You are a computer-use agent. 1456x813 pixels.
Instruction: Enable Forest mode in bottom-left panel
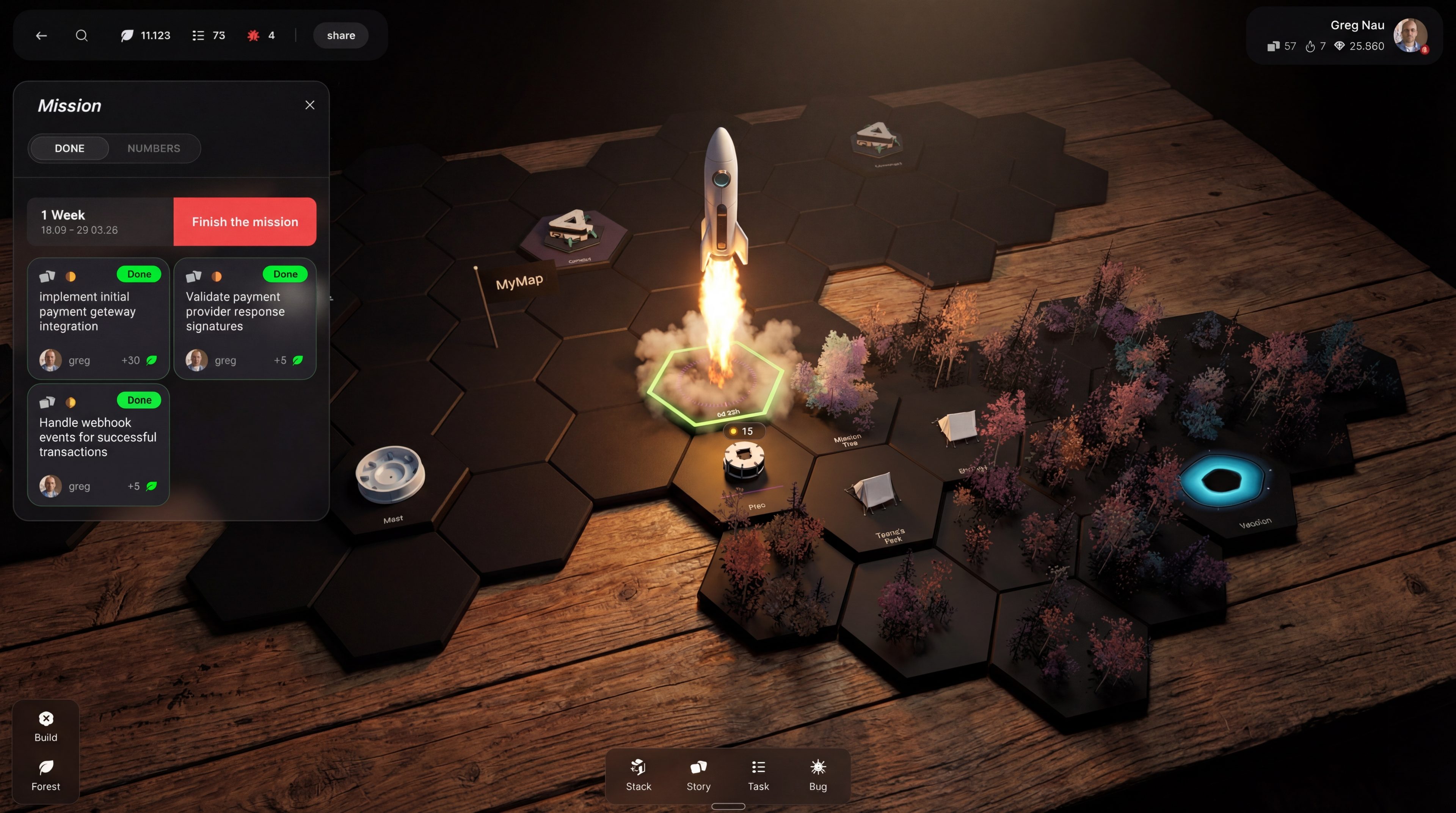tap(46, 775)
